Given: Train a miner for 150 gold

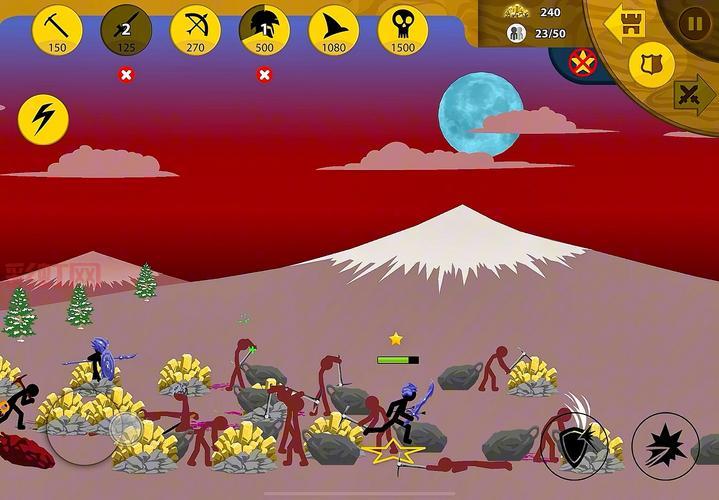Looking at the screenshot, I should (57, 29).
